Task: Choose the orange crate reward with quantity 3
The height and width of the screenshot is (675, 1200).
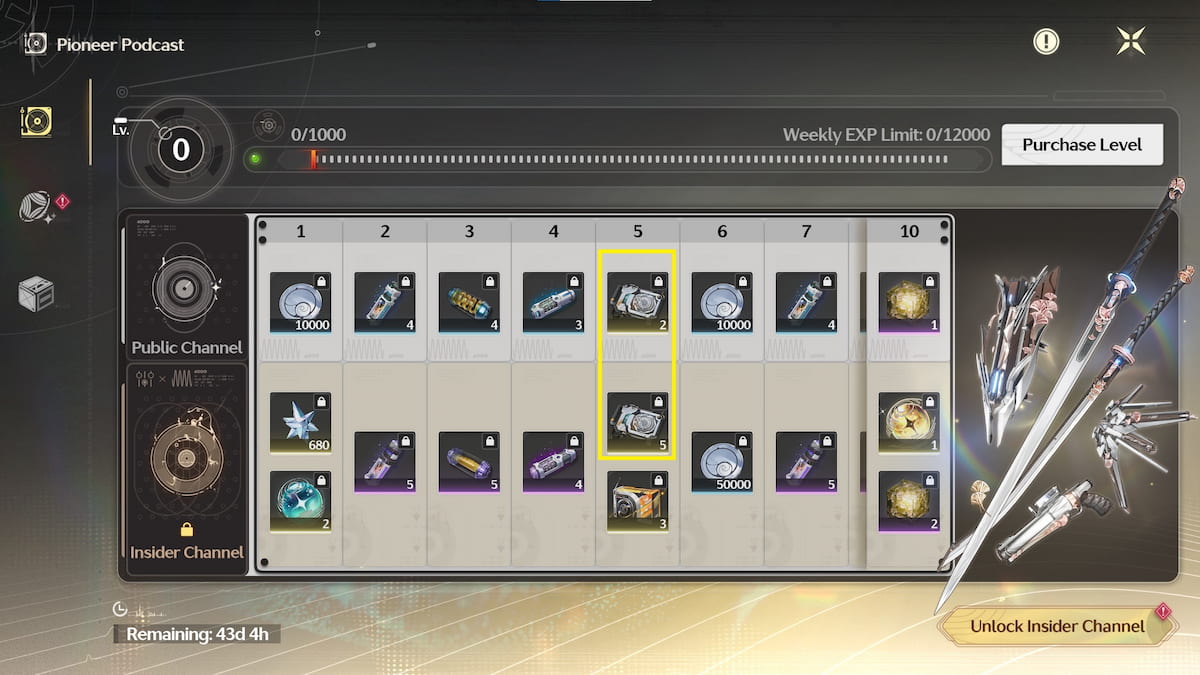Action: (x=638, y=501)
